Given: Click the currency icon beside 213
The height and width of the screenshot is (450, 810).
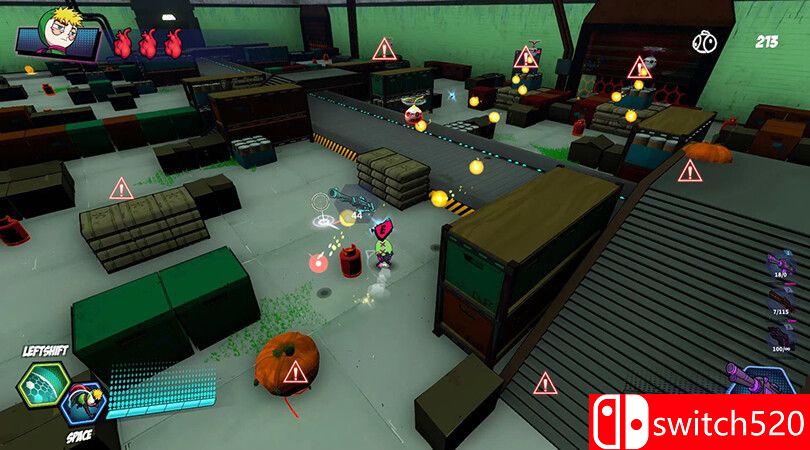Looking at the screenshot, I should [x=704, y=42].
